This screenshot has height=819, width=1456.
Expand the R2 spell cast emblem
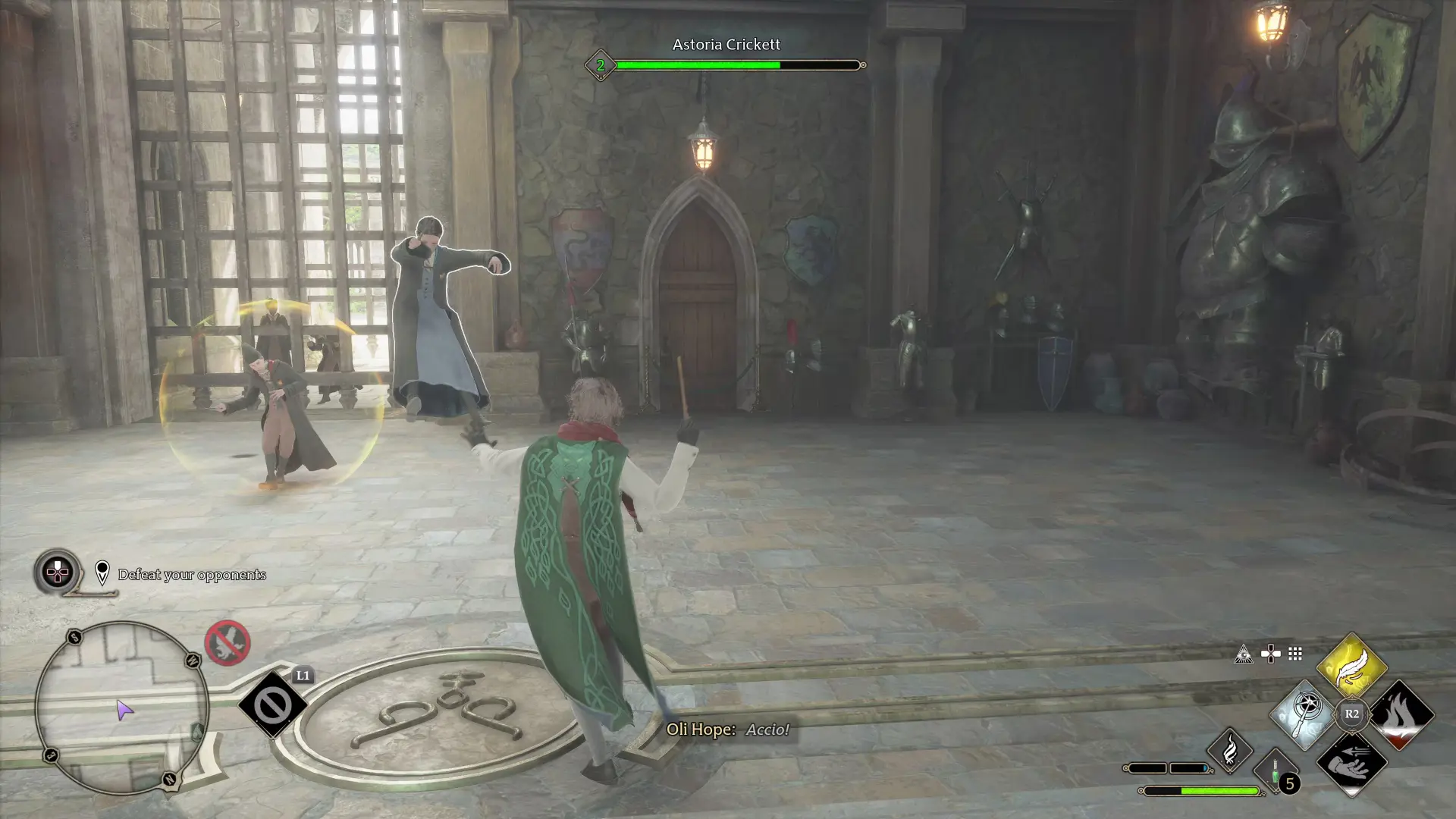(1351, 714)
